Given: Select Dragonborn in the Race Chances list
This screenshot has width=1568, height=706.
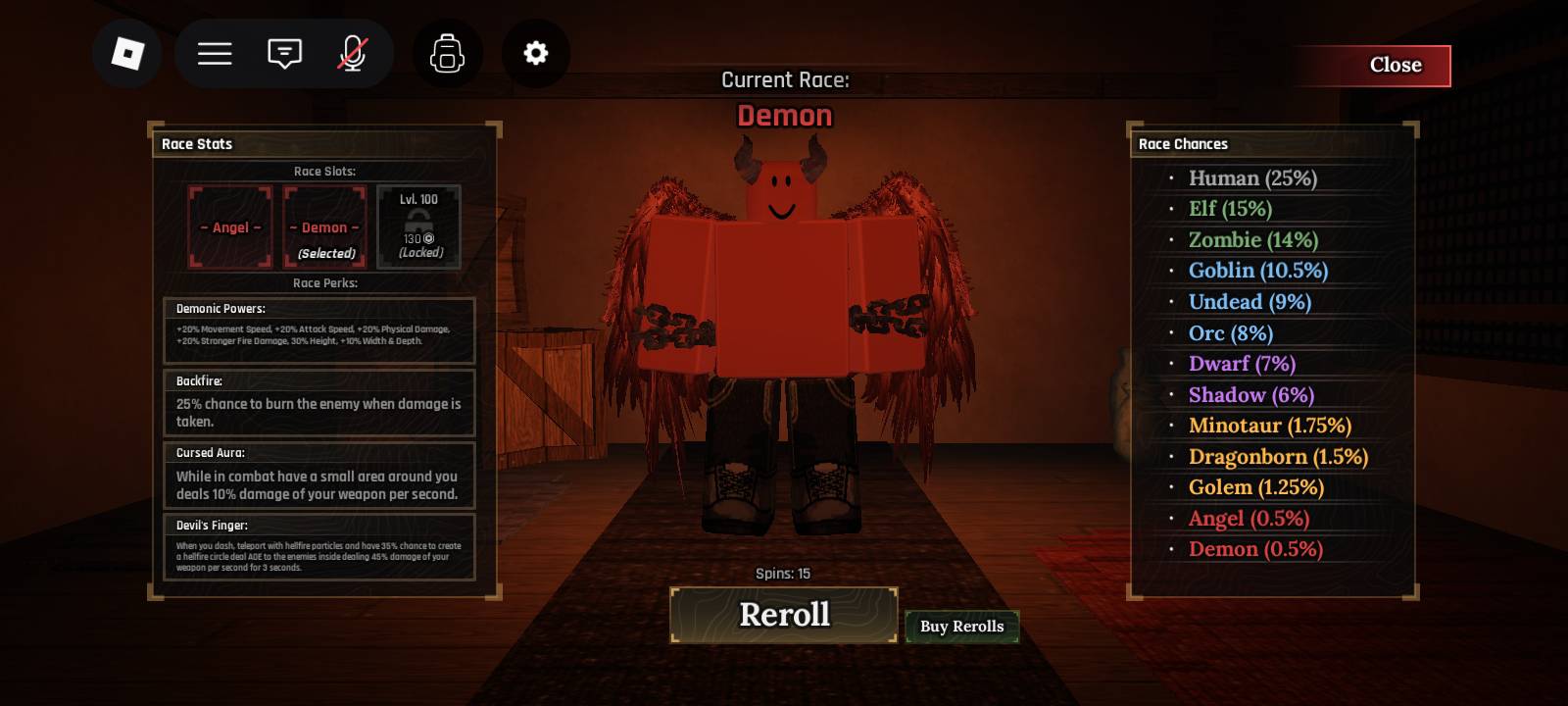Looking at the screenshot, I should 1277,456.
